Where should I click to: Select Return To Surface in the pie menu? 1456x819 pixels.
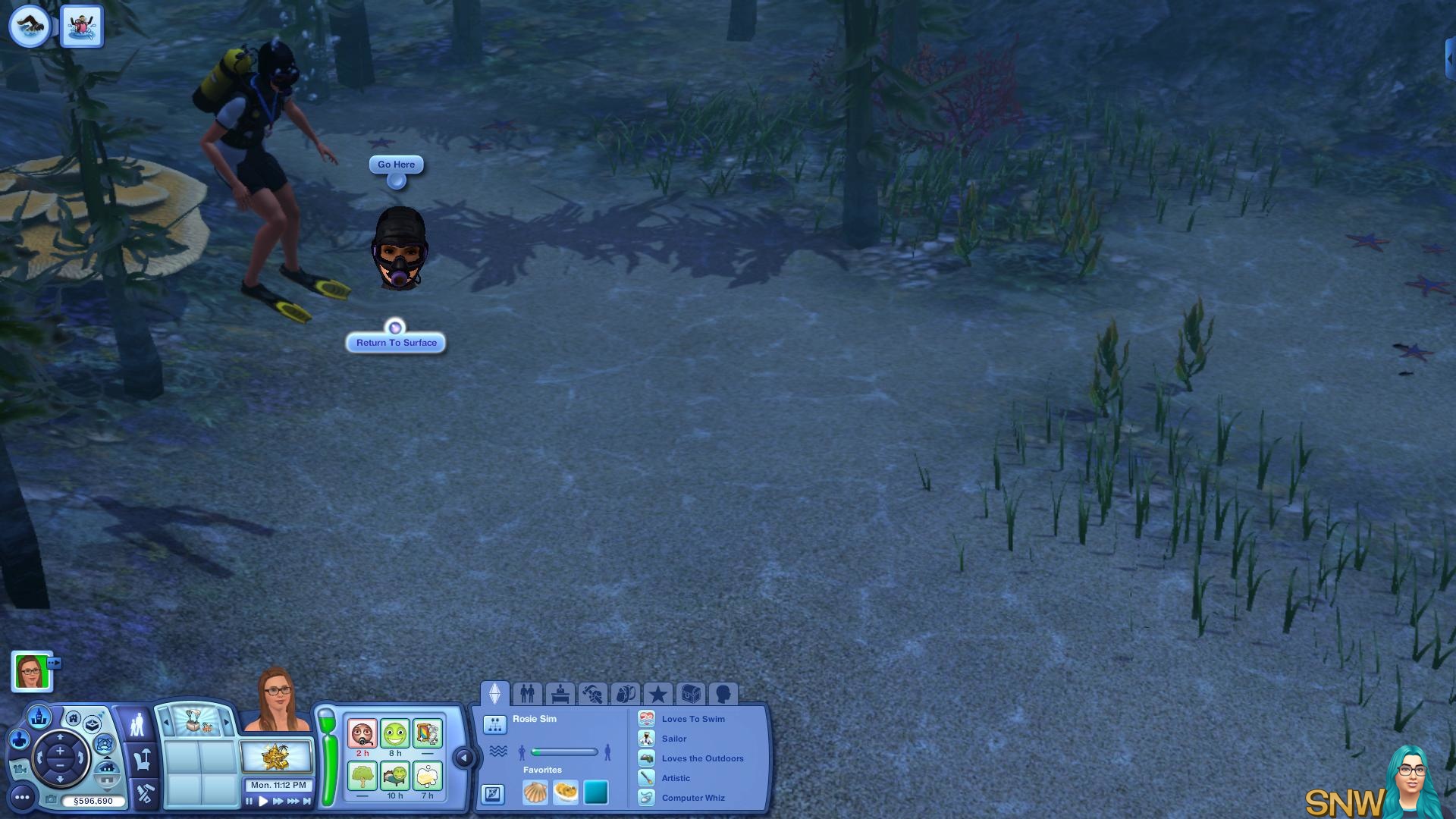click(396, 343)
